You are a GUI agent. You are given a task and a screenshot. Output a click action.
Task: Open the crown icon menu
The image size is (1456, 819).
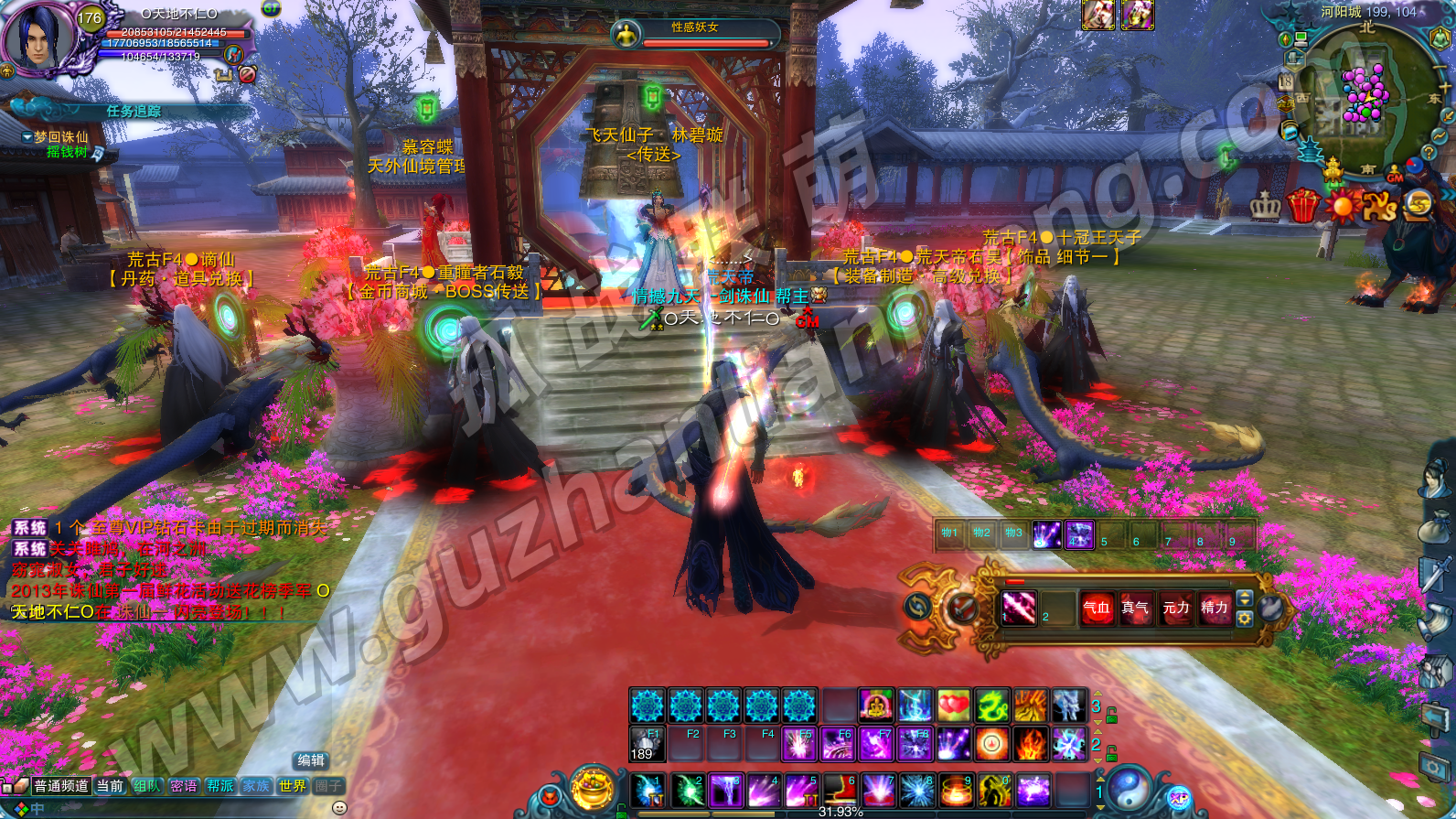[1265, 206]
